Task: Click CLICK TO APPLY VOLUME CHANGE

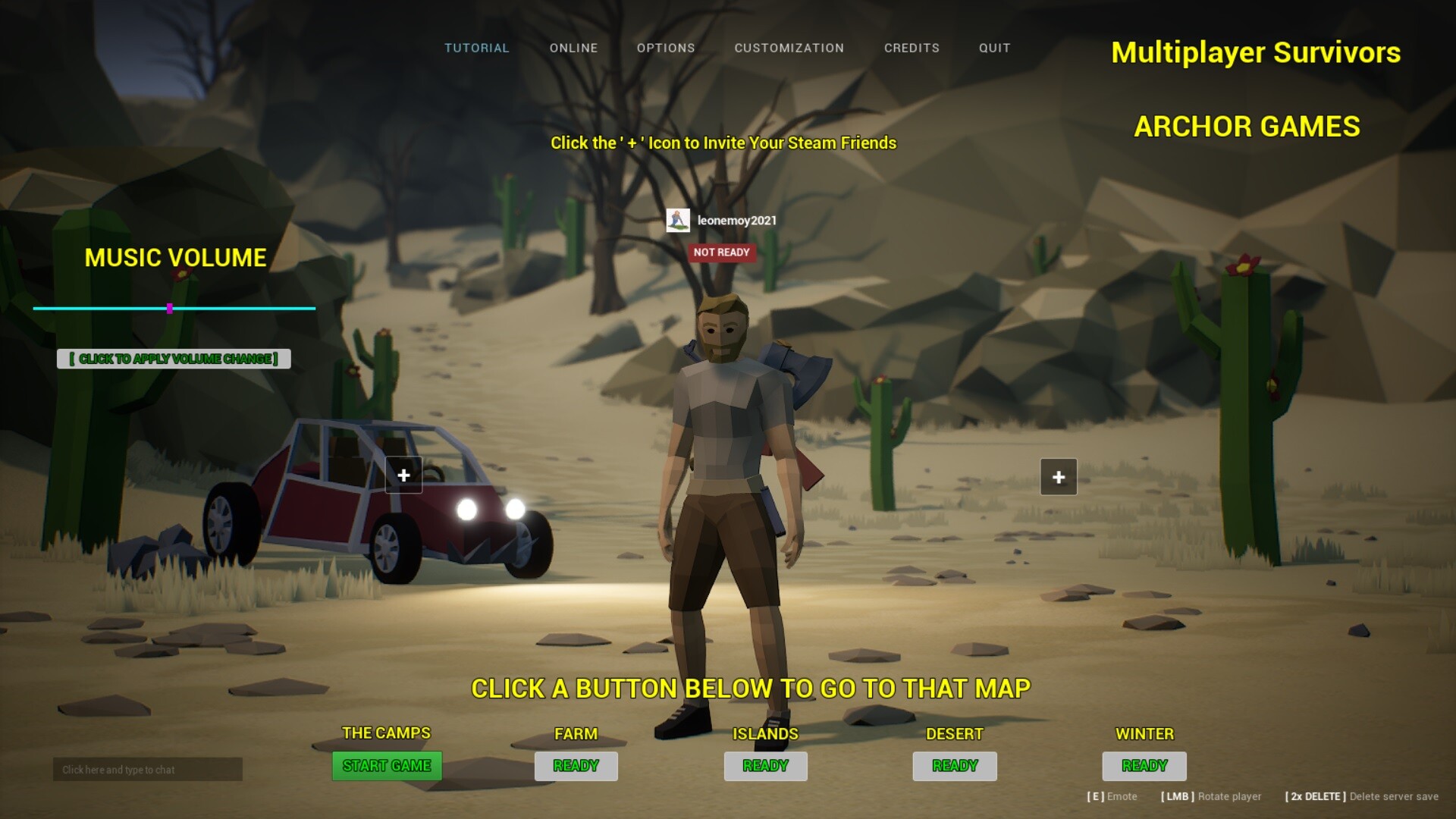Action: (x=173, y=359)
